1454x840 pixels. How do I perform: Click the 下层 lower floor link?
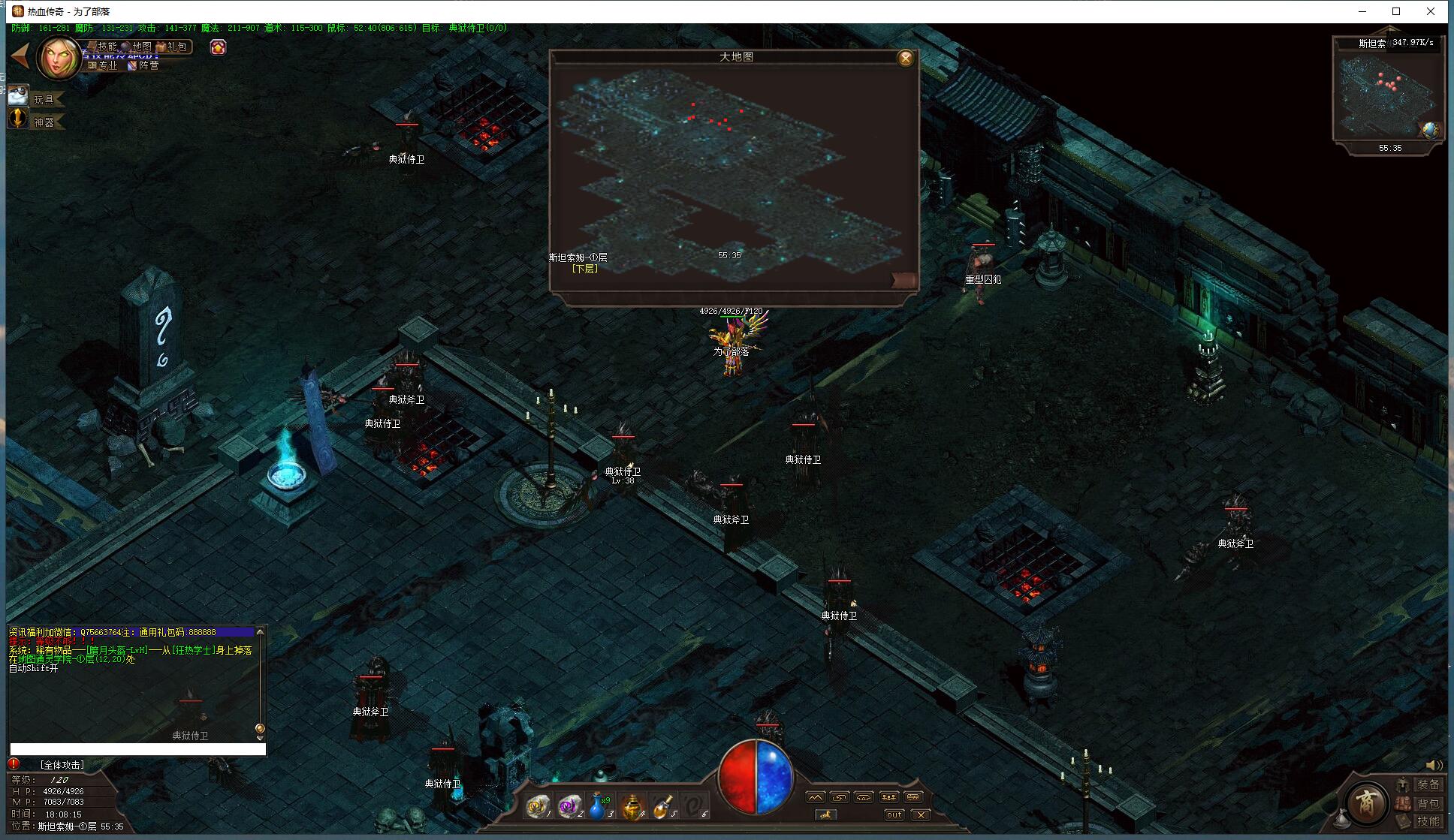tap(584, 268)
